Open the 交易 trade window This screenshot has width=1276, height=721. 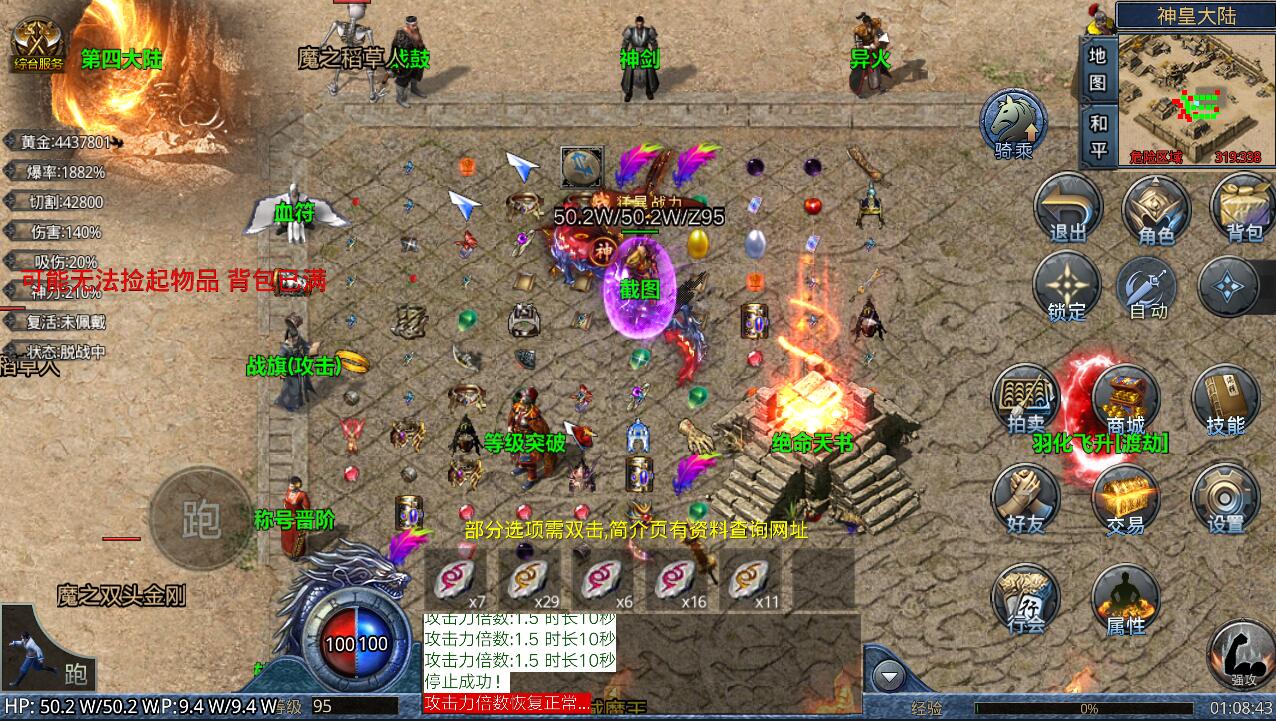click(x=1124, y=499)
